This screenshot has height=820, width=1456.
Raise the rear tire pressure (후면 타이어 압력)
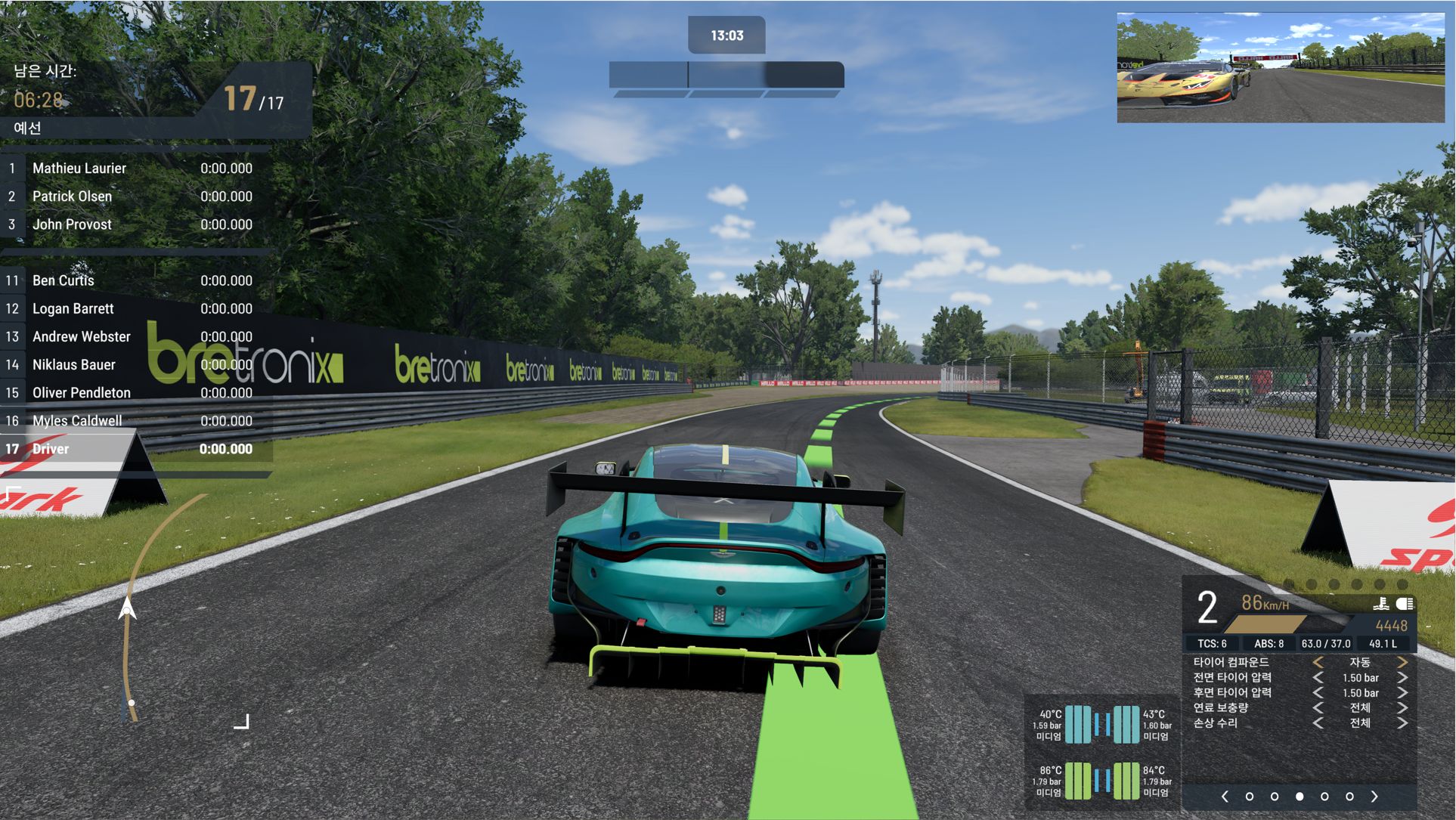(x=1402, y=693)
